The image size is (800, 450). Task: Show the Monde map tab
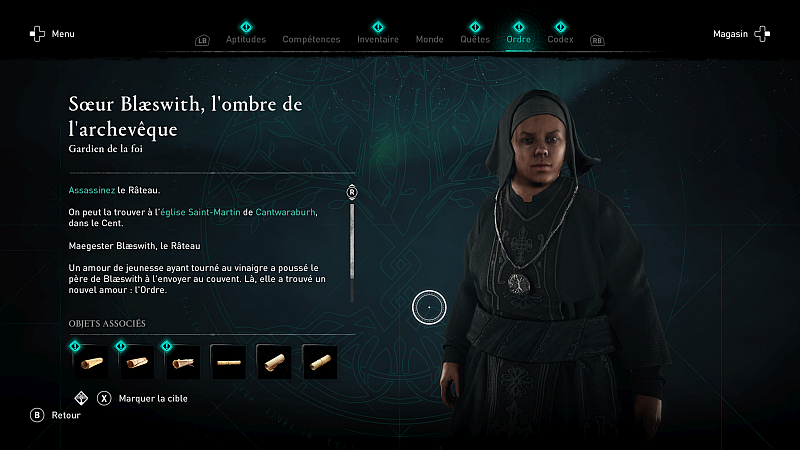429,39
